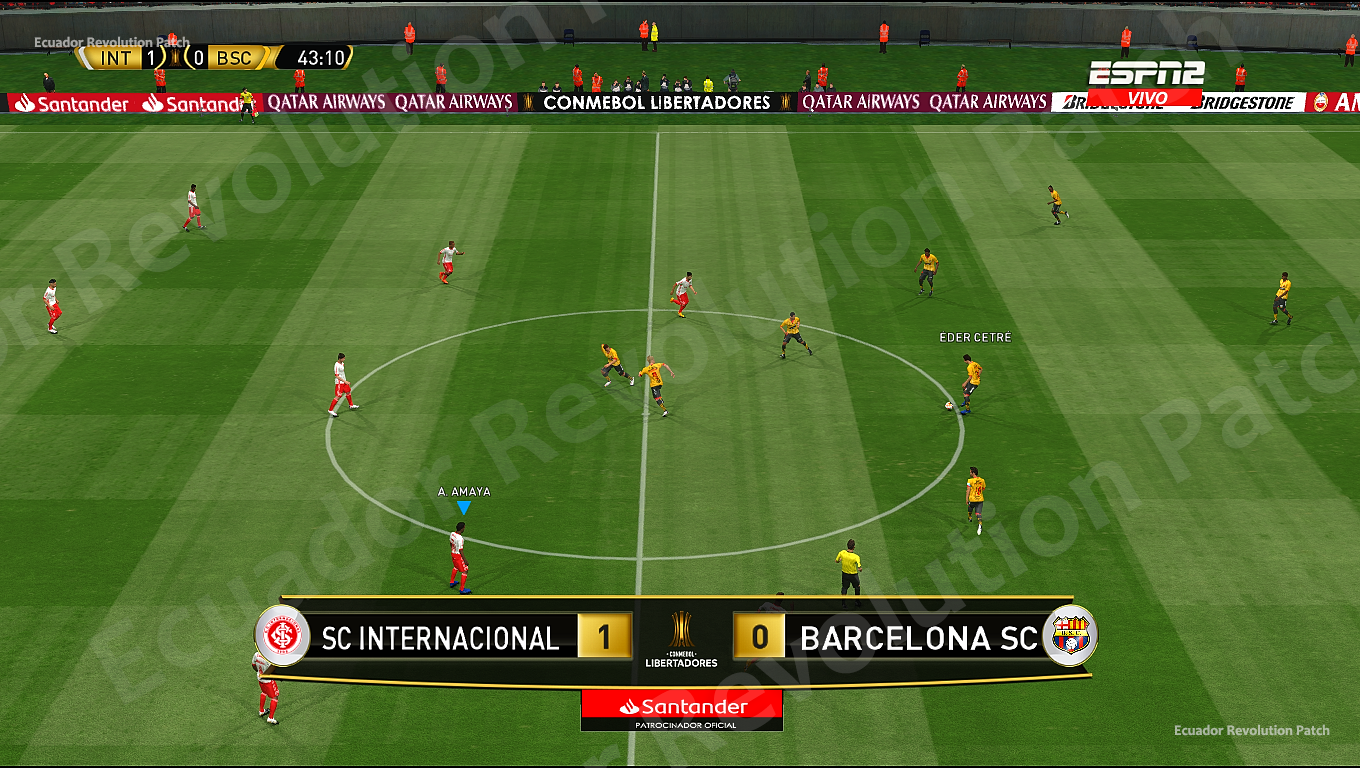This screenshot has height=768, width=1360.
Task: Click the BARCELONA SC name on score overlay
Action: pyautogui.click(x=921, y=637)
